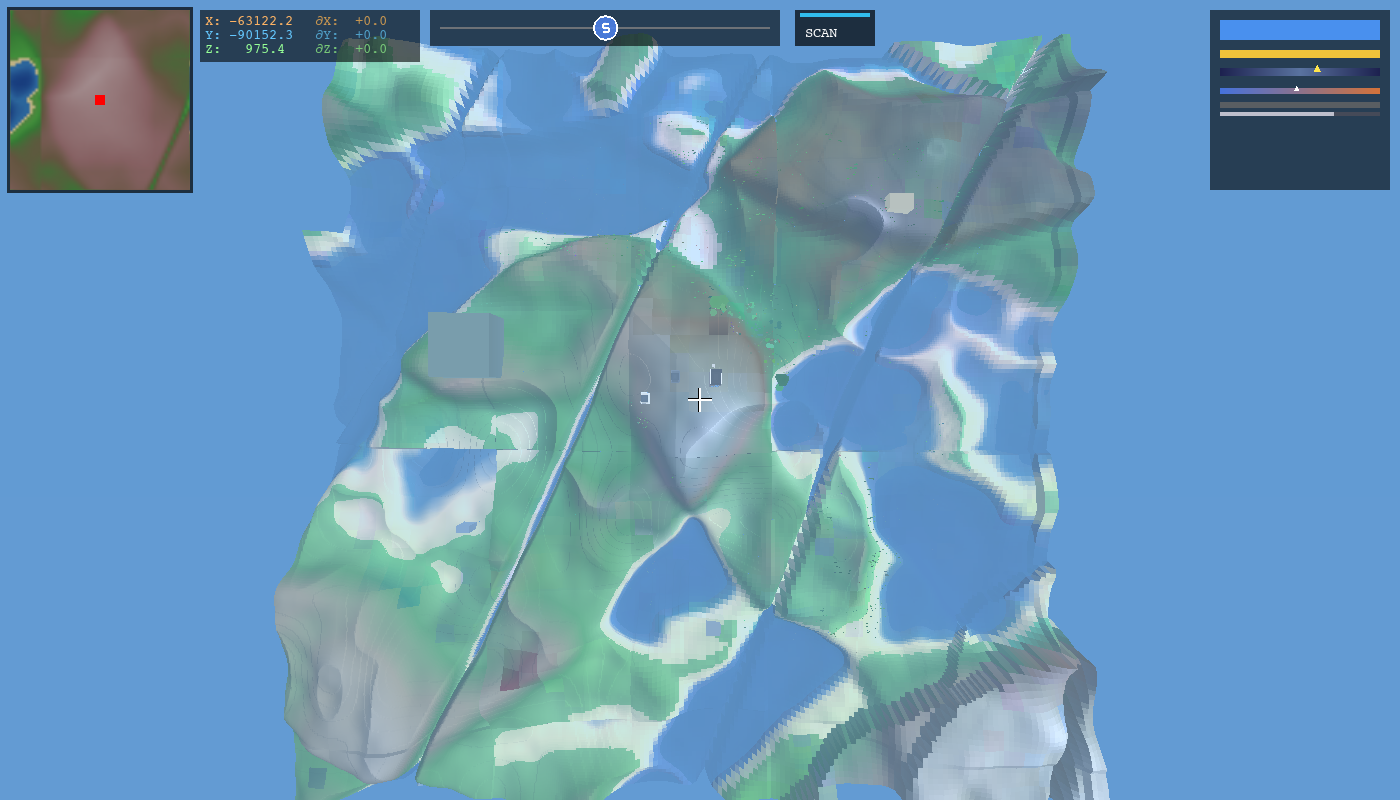This screenshot has width=1400, height=800.
Task: Click the white progress bar in the right panel
Action: pos(1275,113)
